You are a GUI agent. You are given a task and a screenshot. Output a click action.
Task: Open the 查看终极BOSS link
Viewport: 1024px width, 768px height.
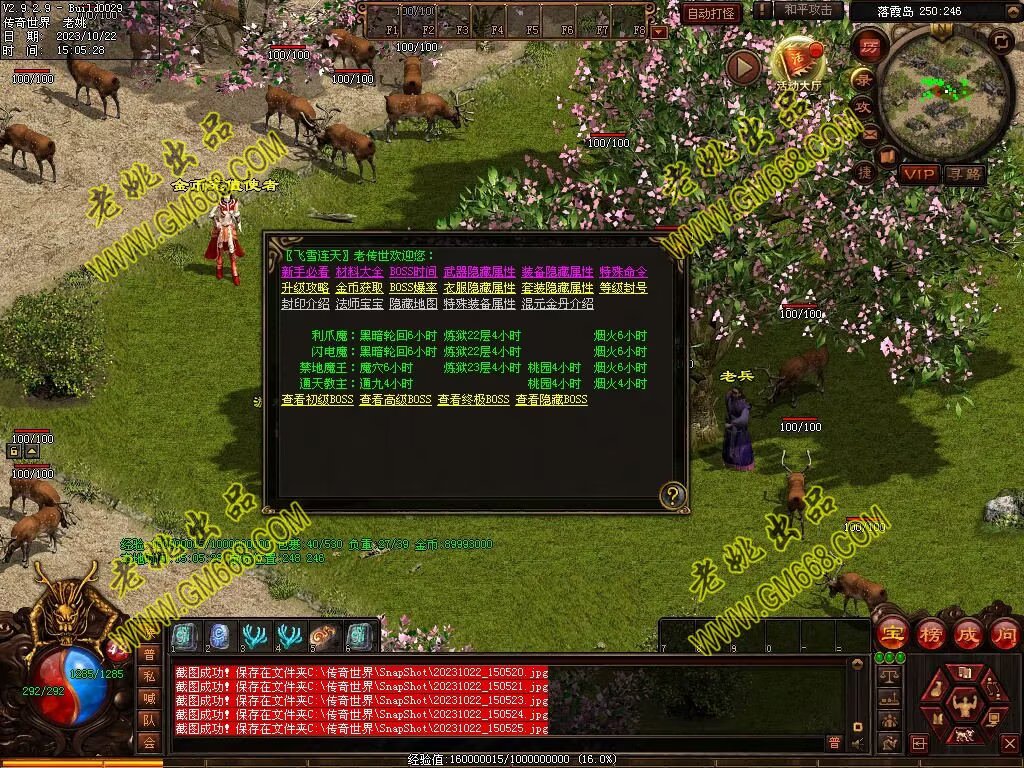point(473,400)
